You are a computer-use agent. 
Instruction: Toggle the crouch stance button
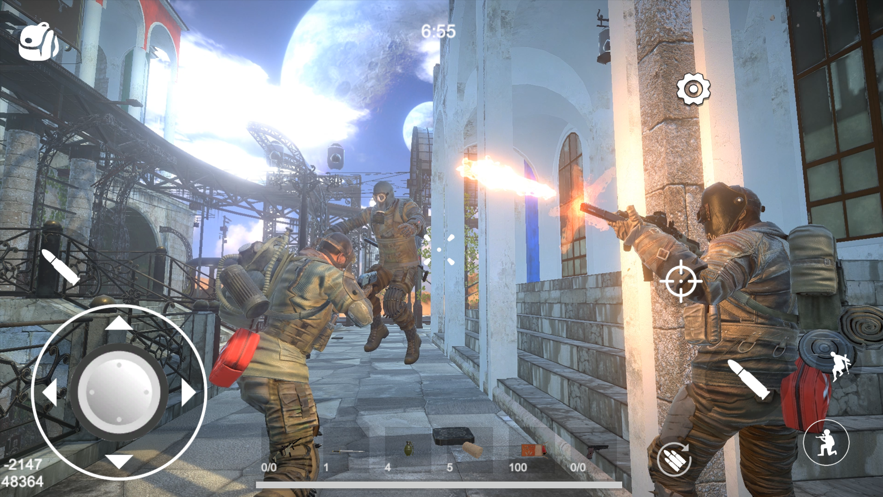pyautogui.click(x=826, y=443)
